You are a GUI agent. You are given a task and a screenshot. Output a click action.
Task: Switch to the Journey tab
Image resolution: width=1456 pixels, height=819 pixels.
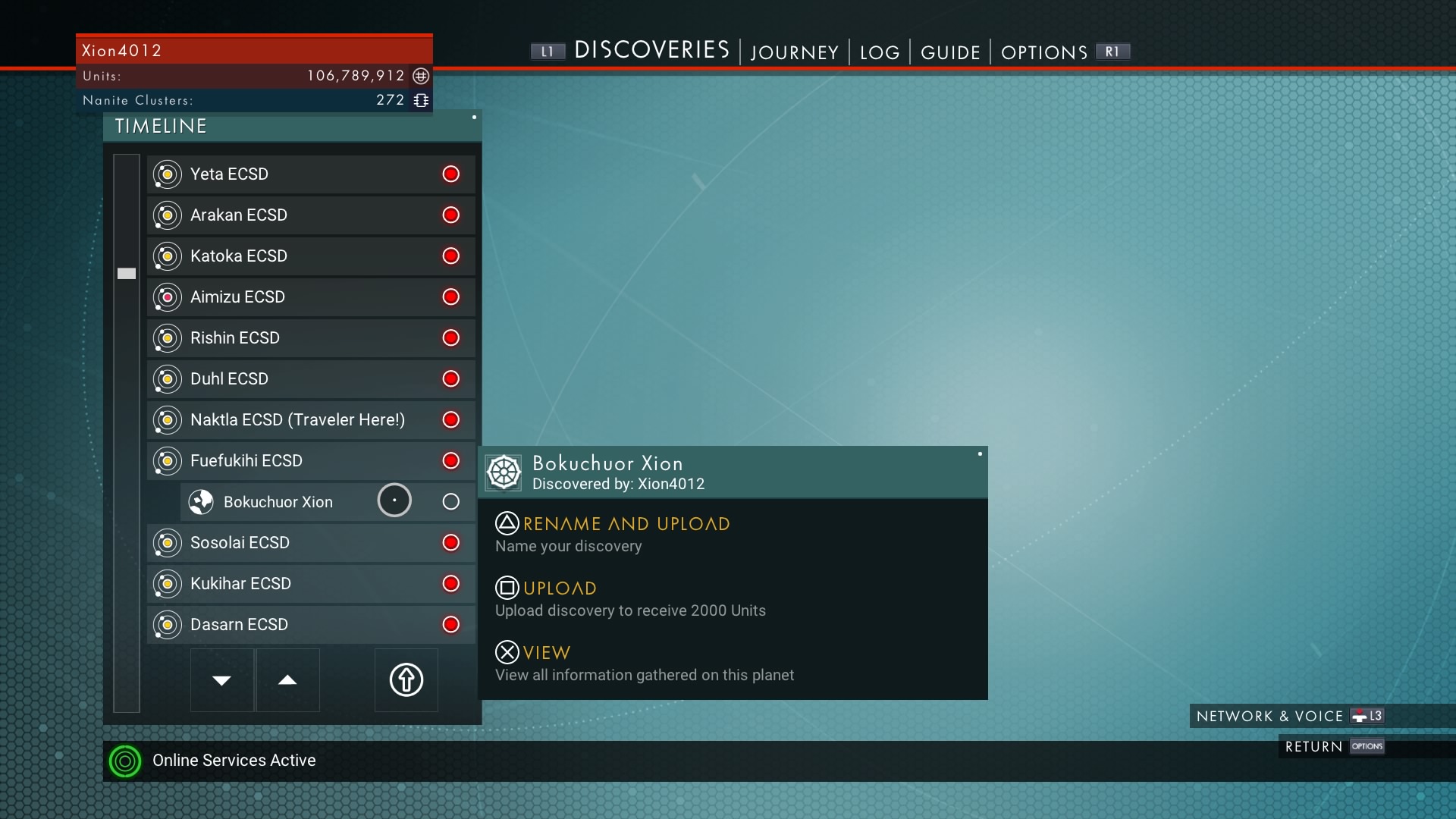(x=794, y=52)
